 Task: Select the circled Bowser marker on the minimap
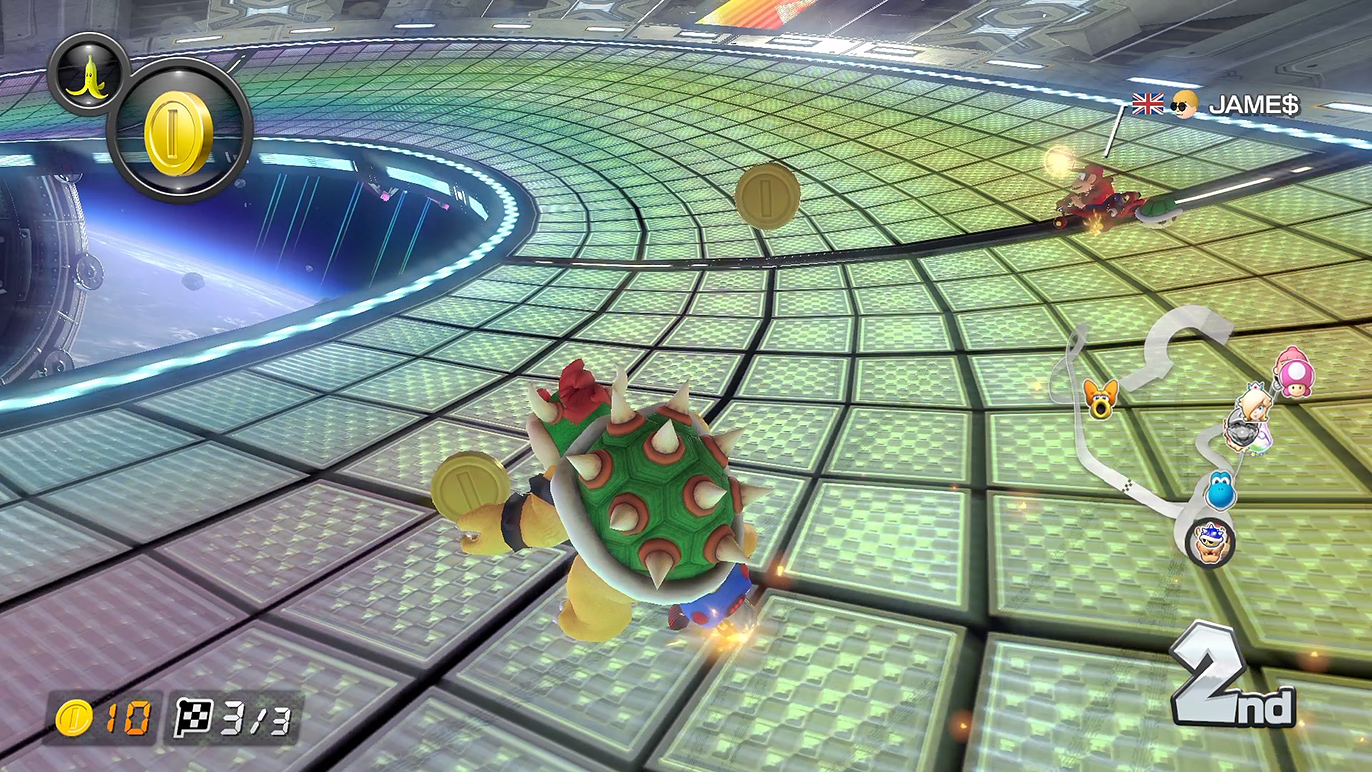[1210, 543]
